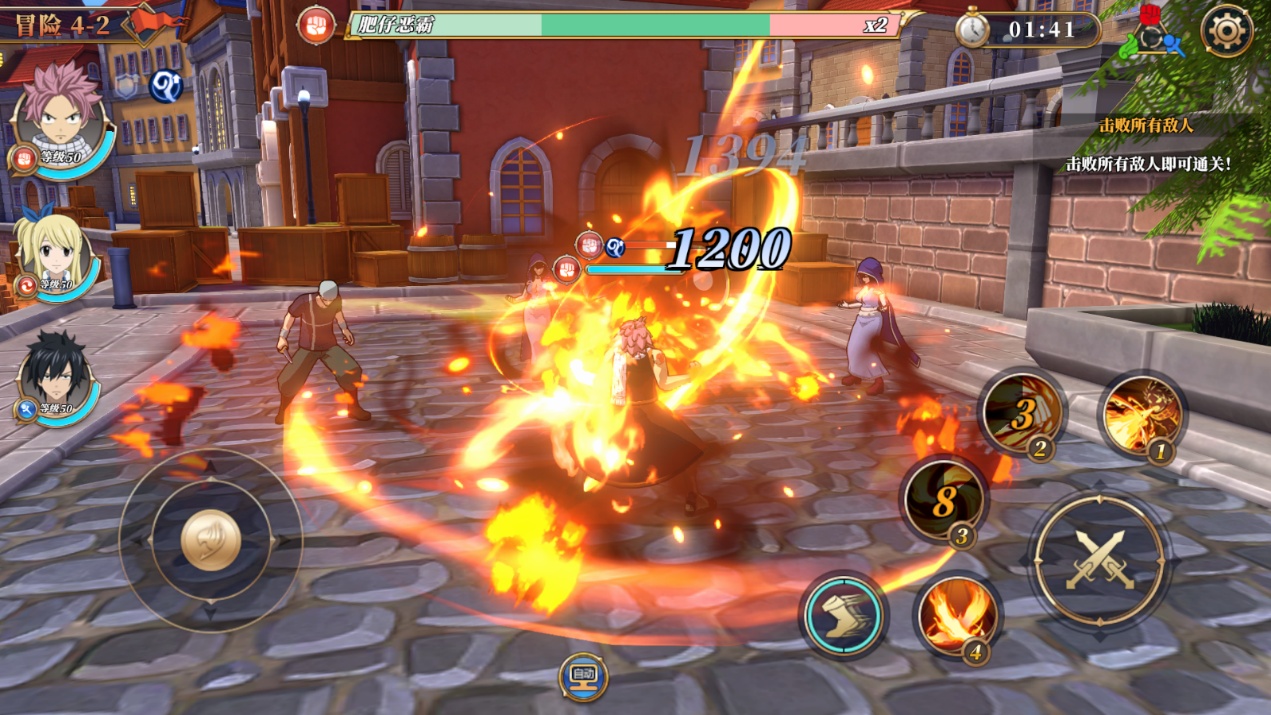1271x715 pixels.
Task: Open the gear settings menu
Action: click(x=1226, y=31)
